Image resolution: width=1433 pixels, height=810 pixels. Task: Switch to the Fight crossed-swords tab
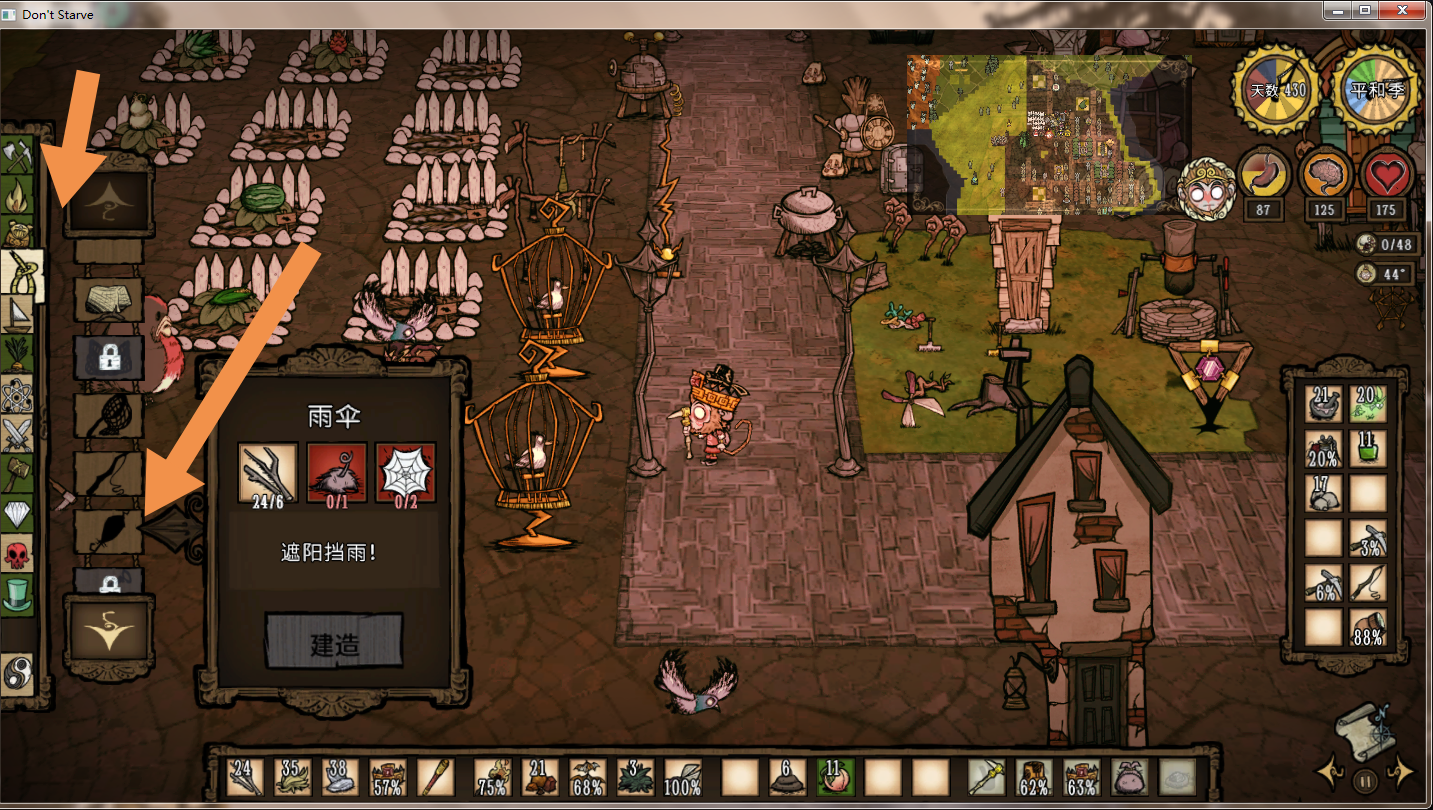(x=19, y=435)
